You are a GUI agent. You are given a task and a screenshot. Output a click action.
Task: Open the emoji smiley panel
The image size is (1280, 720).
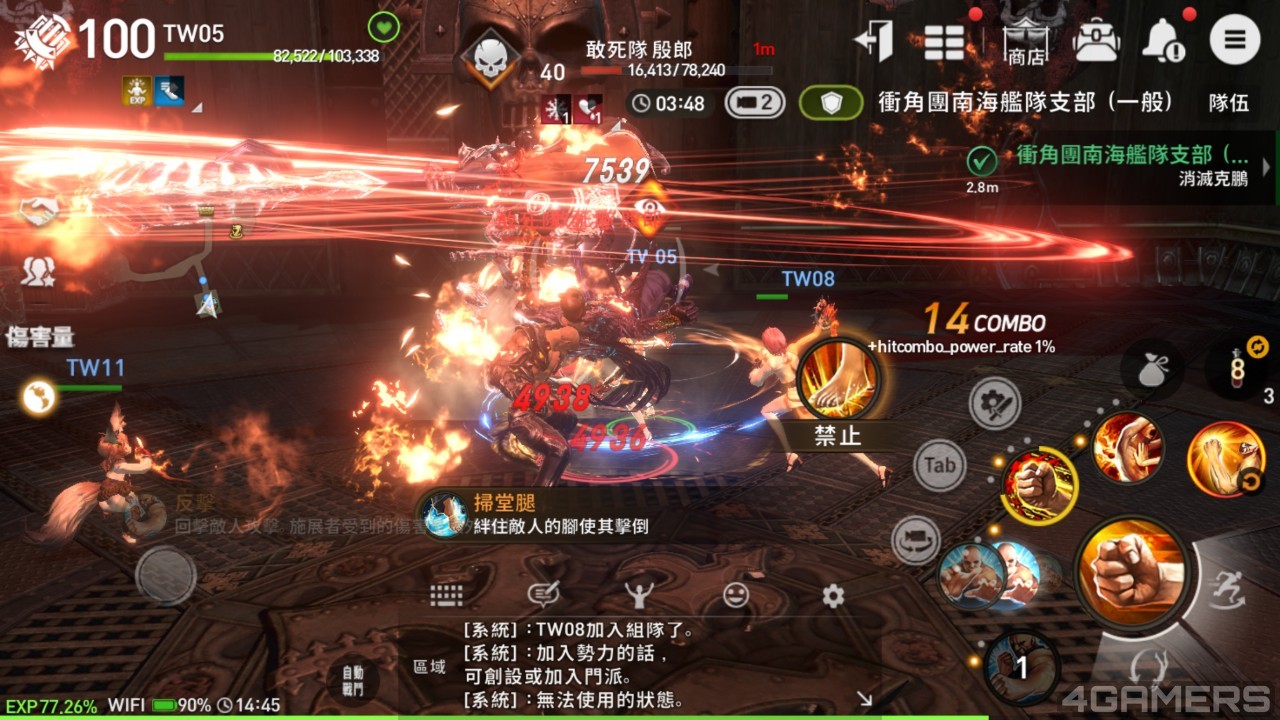pyautogui.click(x=736, y=596)
